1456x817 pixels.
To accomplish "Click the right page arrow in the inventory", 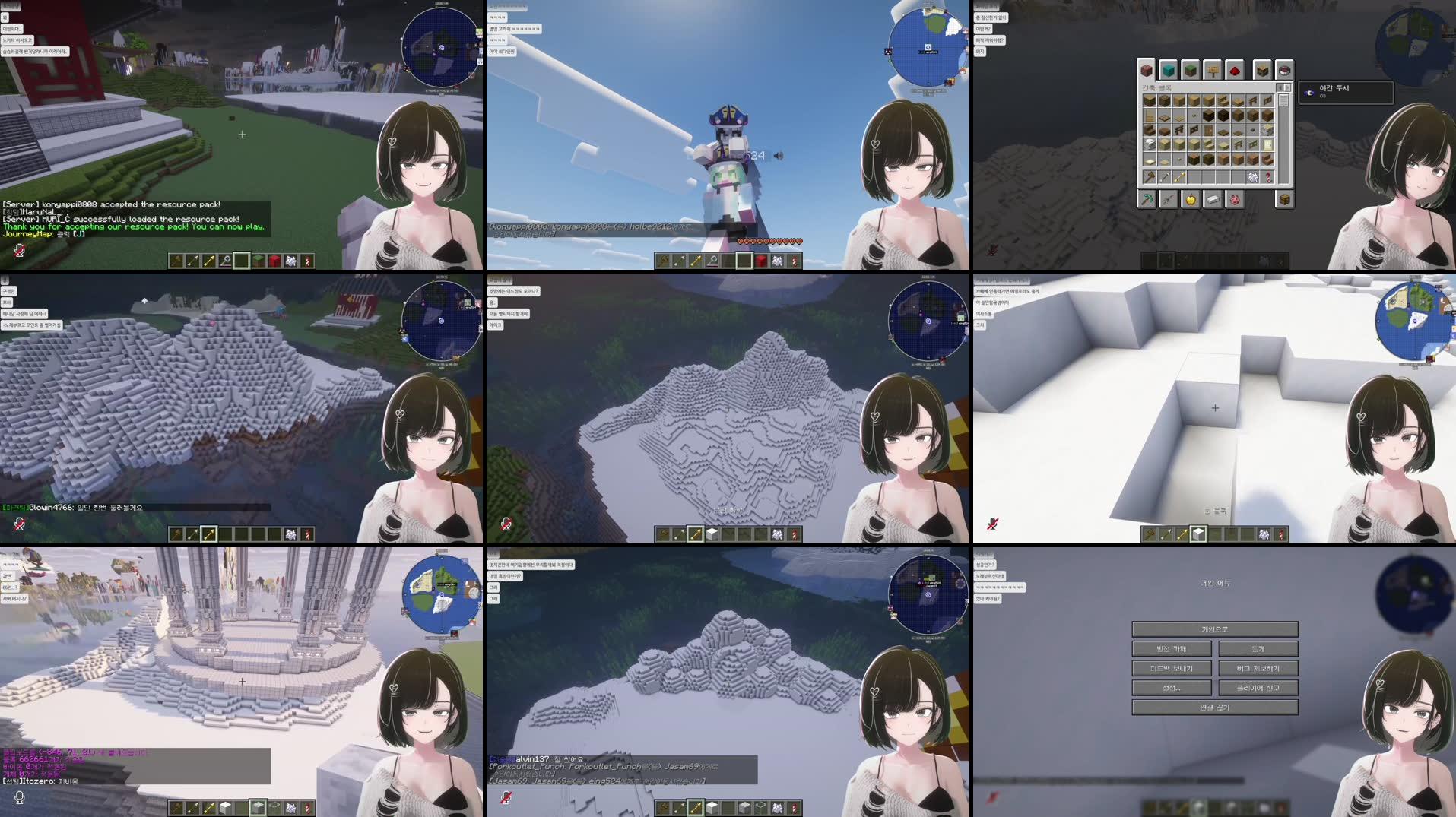I will pos(1287,87).
